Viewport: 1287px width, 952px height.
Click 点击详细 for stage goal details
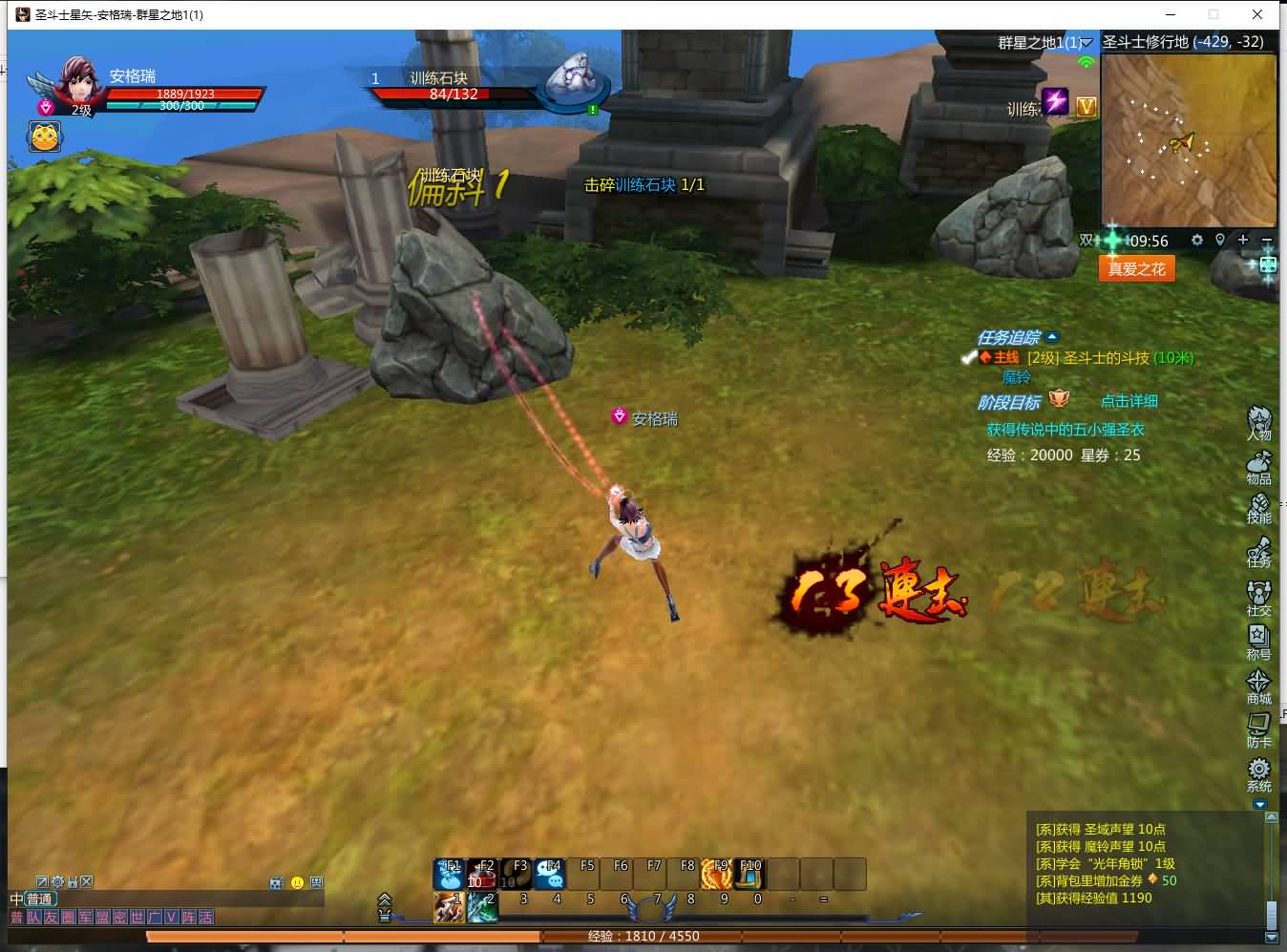click(1129, 401)
